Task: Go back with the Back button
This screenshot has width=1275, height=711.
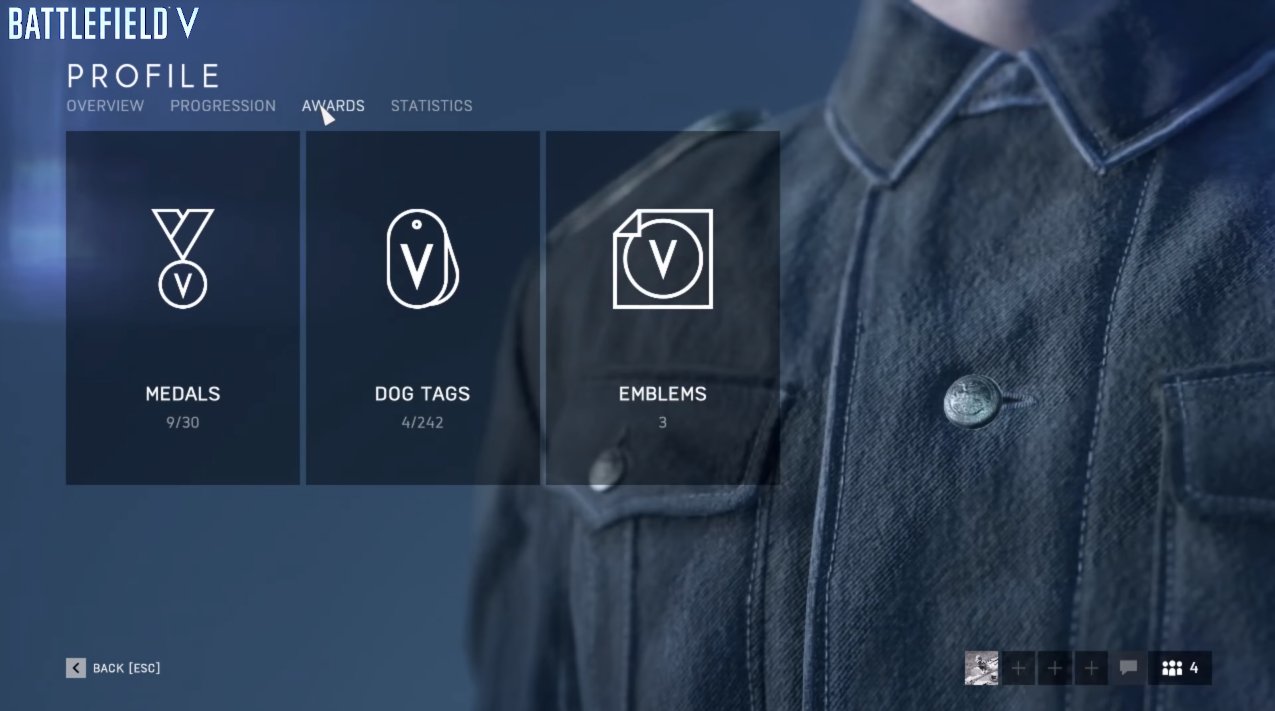Action: click(114, 668)
